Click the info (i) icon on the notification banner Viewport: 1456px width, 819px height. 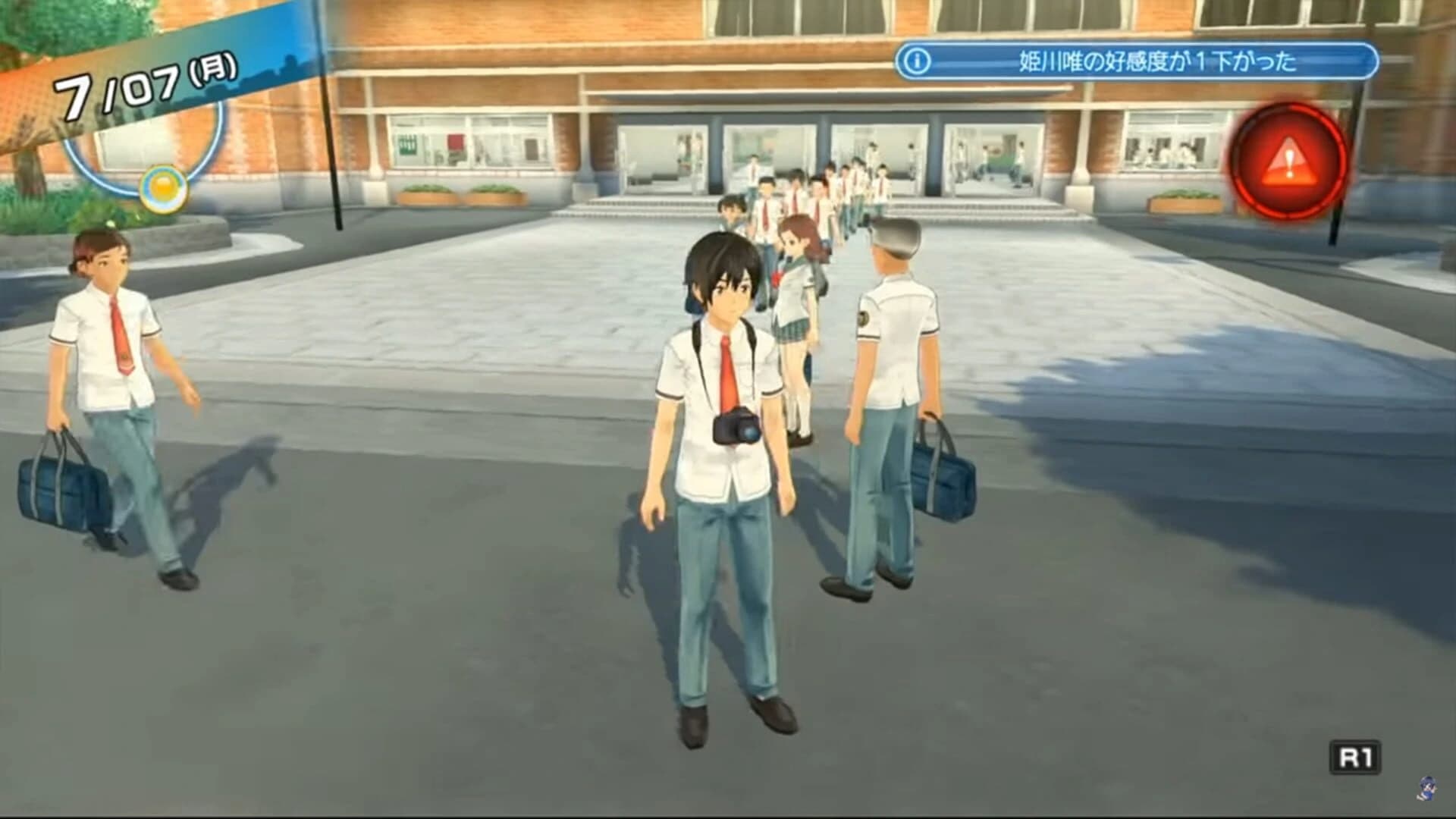[x=917, y=61]
